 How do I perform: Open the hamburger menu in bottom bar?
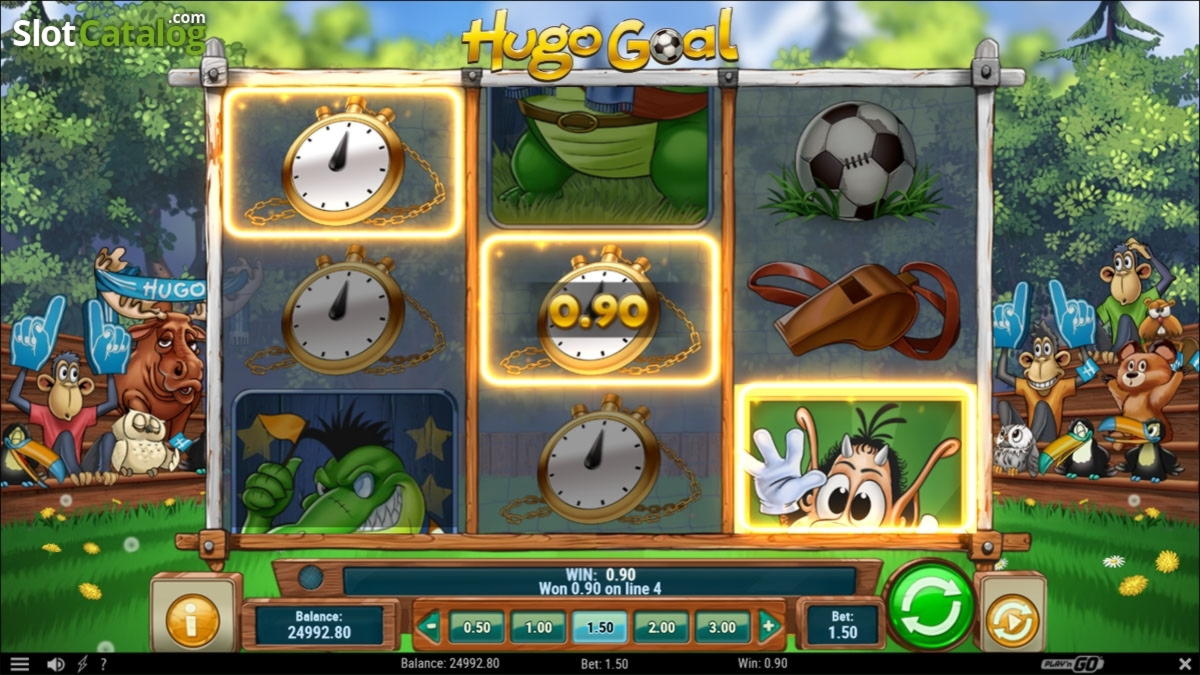(x=20, y=664)
